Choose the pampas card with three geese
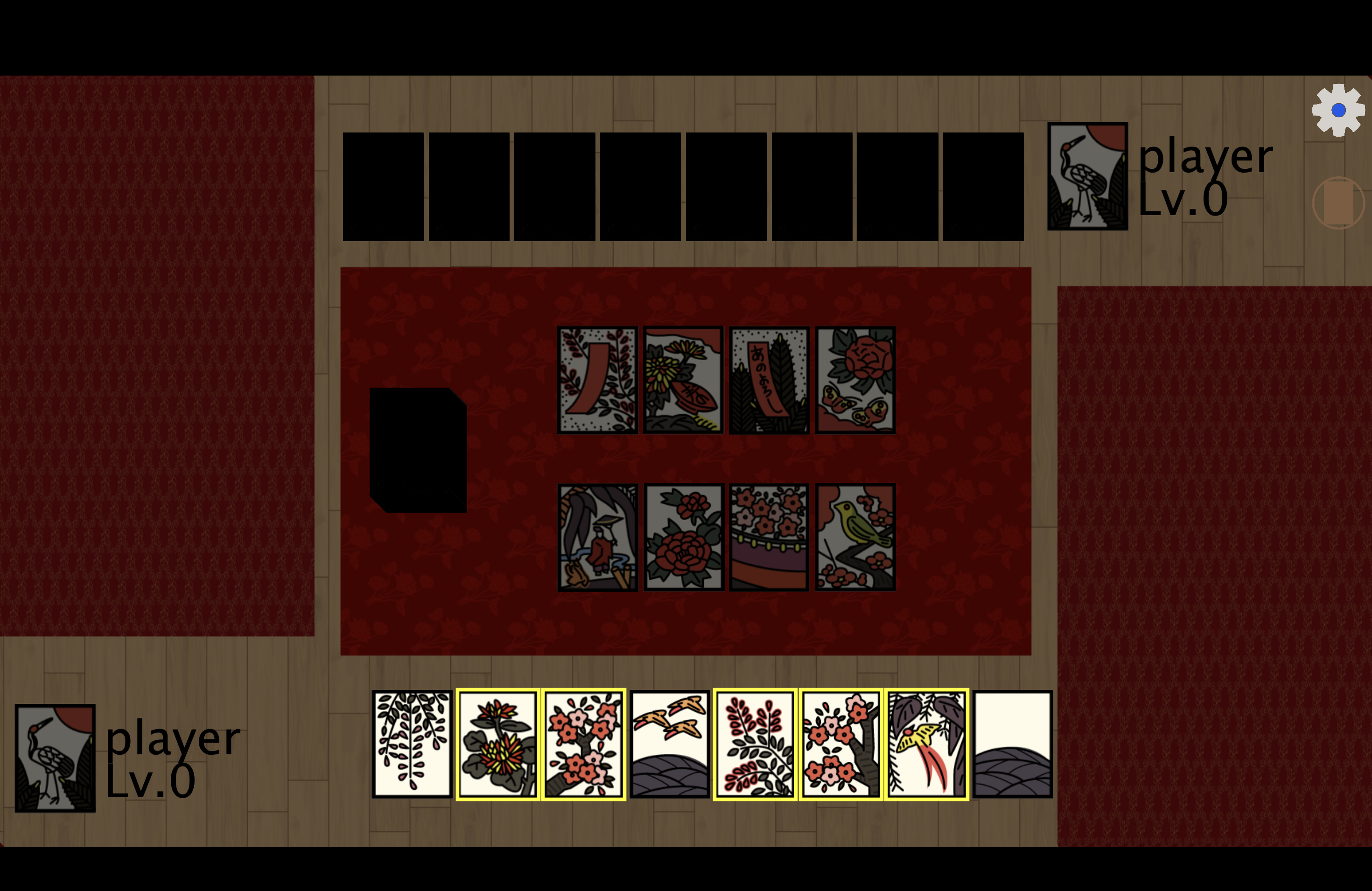1372x891 pixels. [x=669, y=744]
